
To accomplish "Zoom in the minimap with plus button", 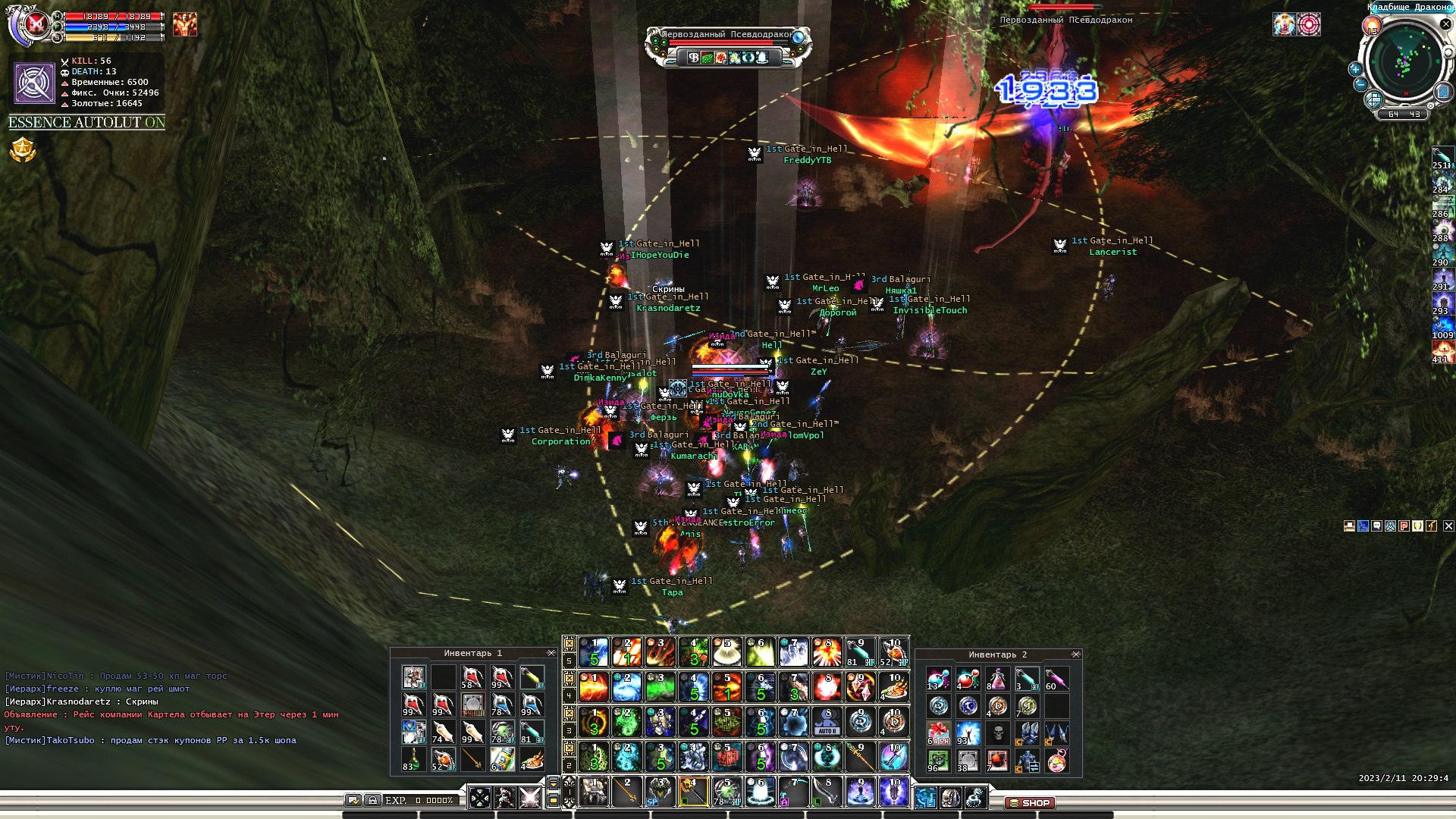I will (1355, 69).
